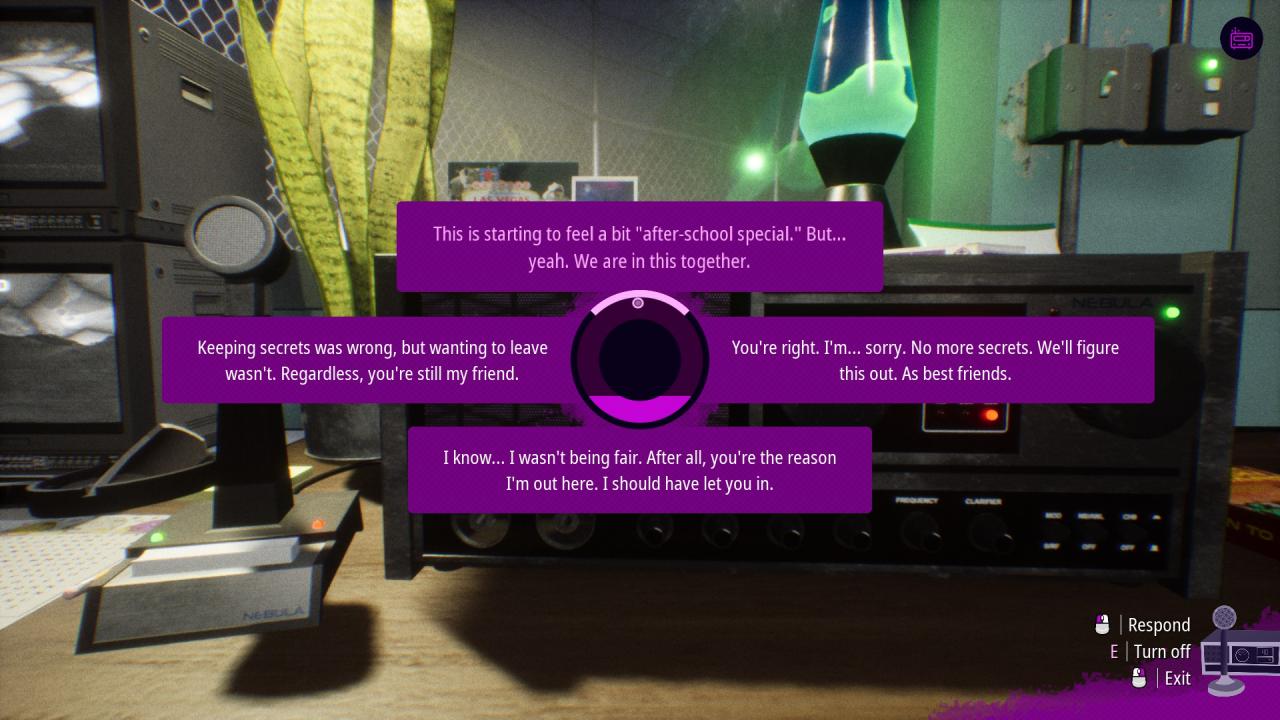The width and height of the screenshot is (1280, 720).
Task: Select "Keeping secrets was wrong" response
Action: 371,360
